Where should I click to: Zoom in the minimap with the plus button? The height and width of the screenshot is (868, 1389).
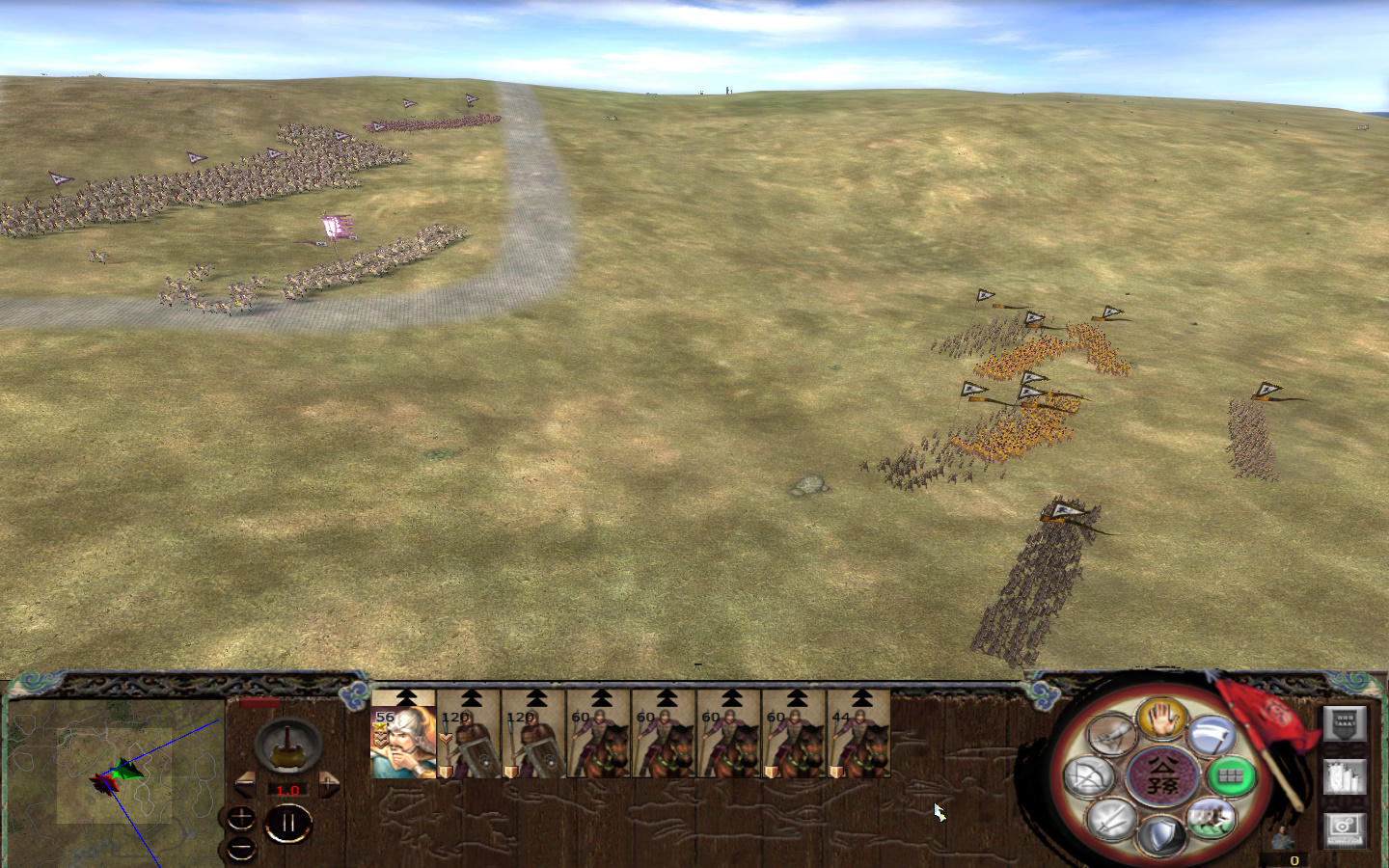(240, 819)
